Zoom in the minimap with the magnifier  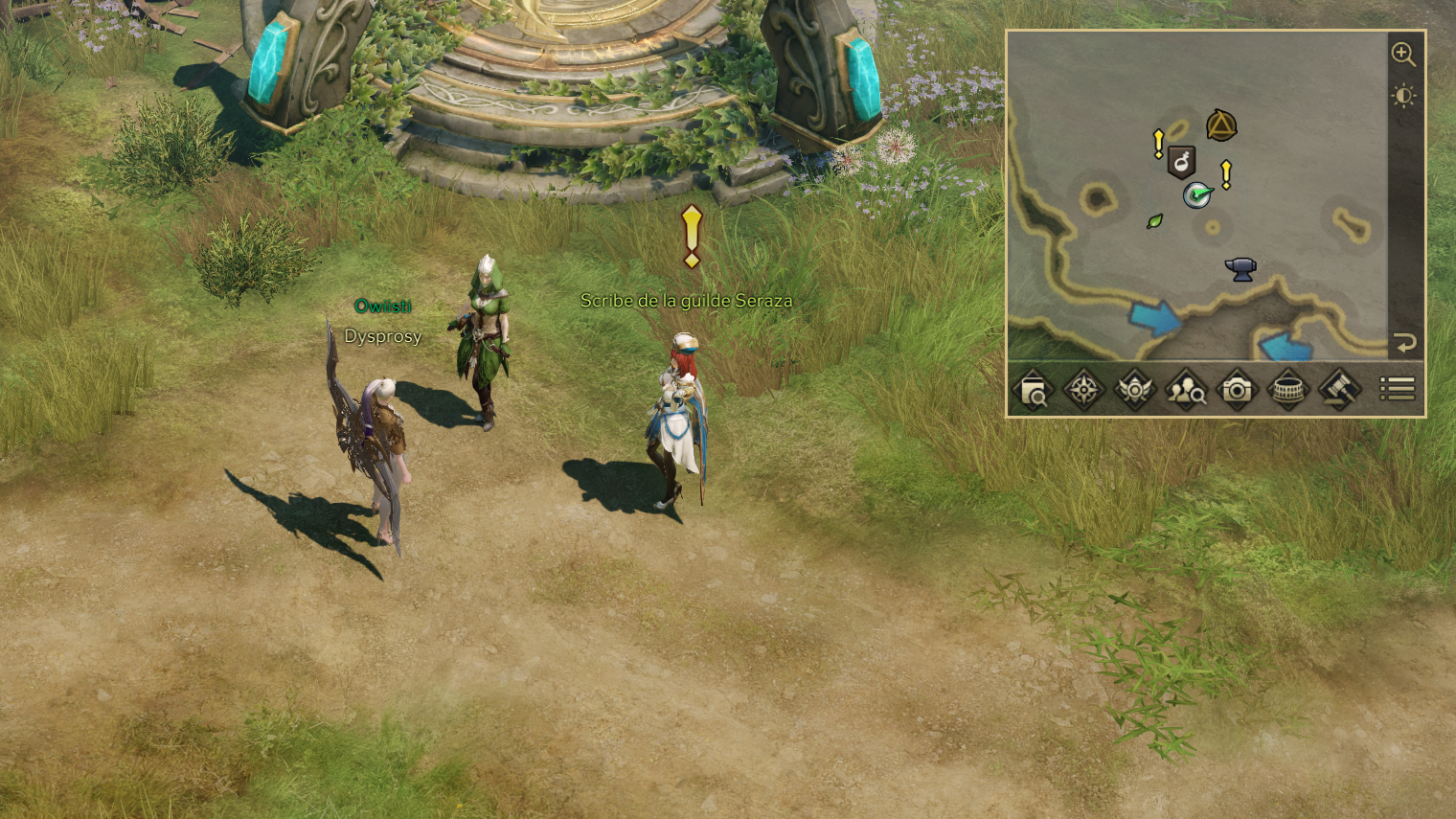1403,54
